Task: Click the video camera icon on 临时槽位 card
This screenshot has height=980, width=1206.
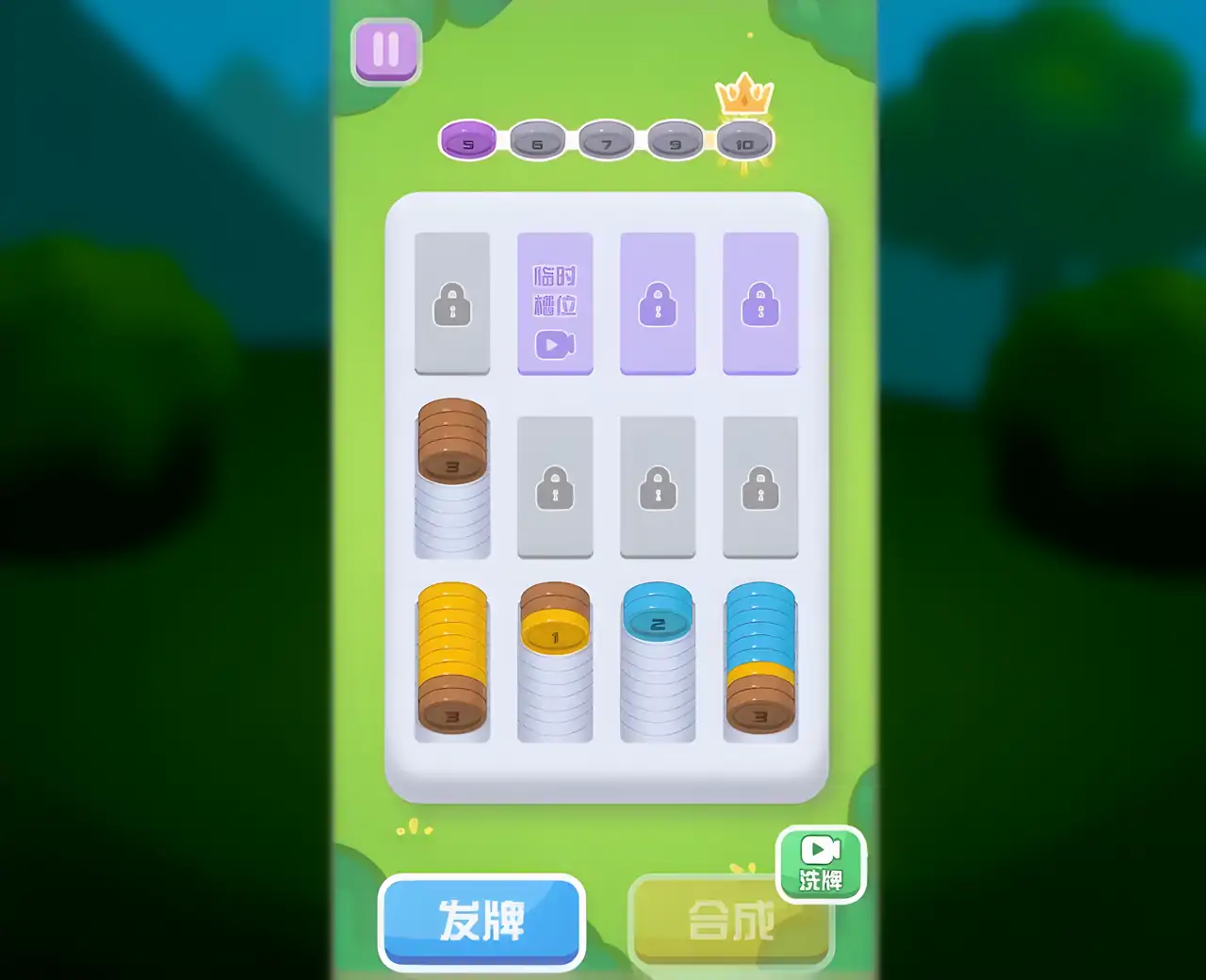Action: pos(555,345)
